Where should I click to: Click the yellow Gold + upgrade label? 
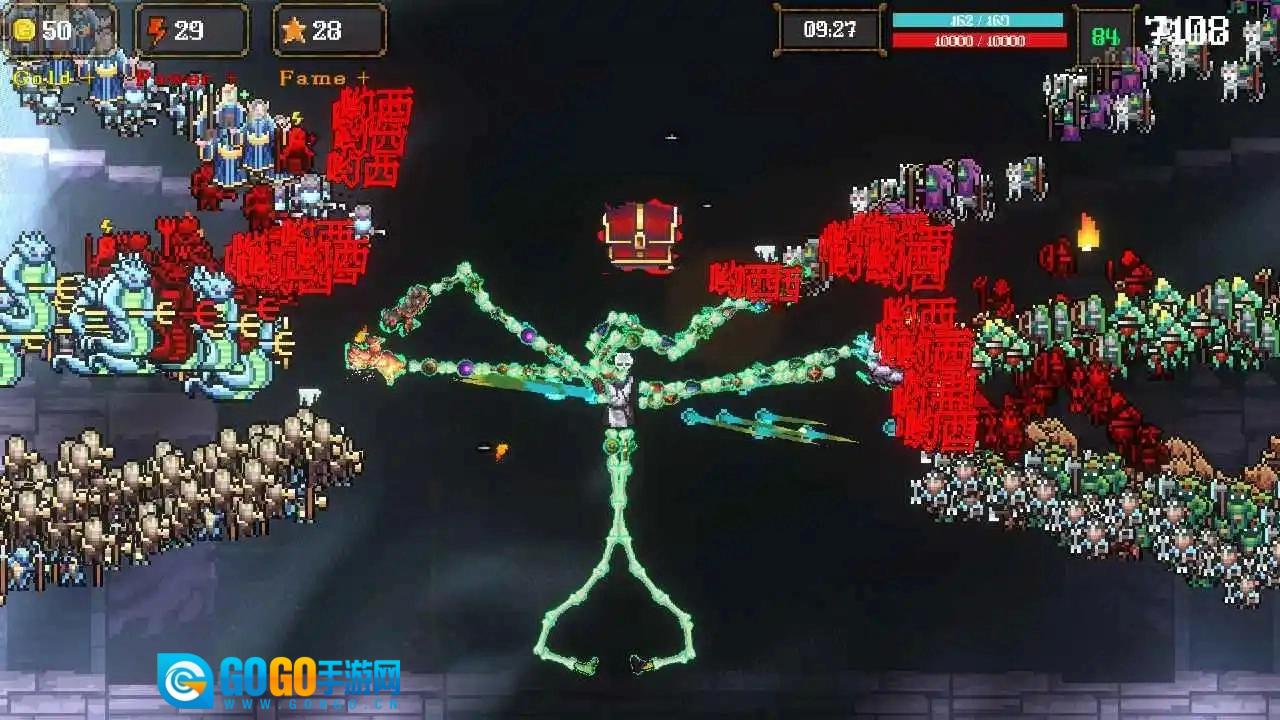(x=50, y=78)
